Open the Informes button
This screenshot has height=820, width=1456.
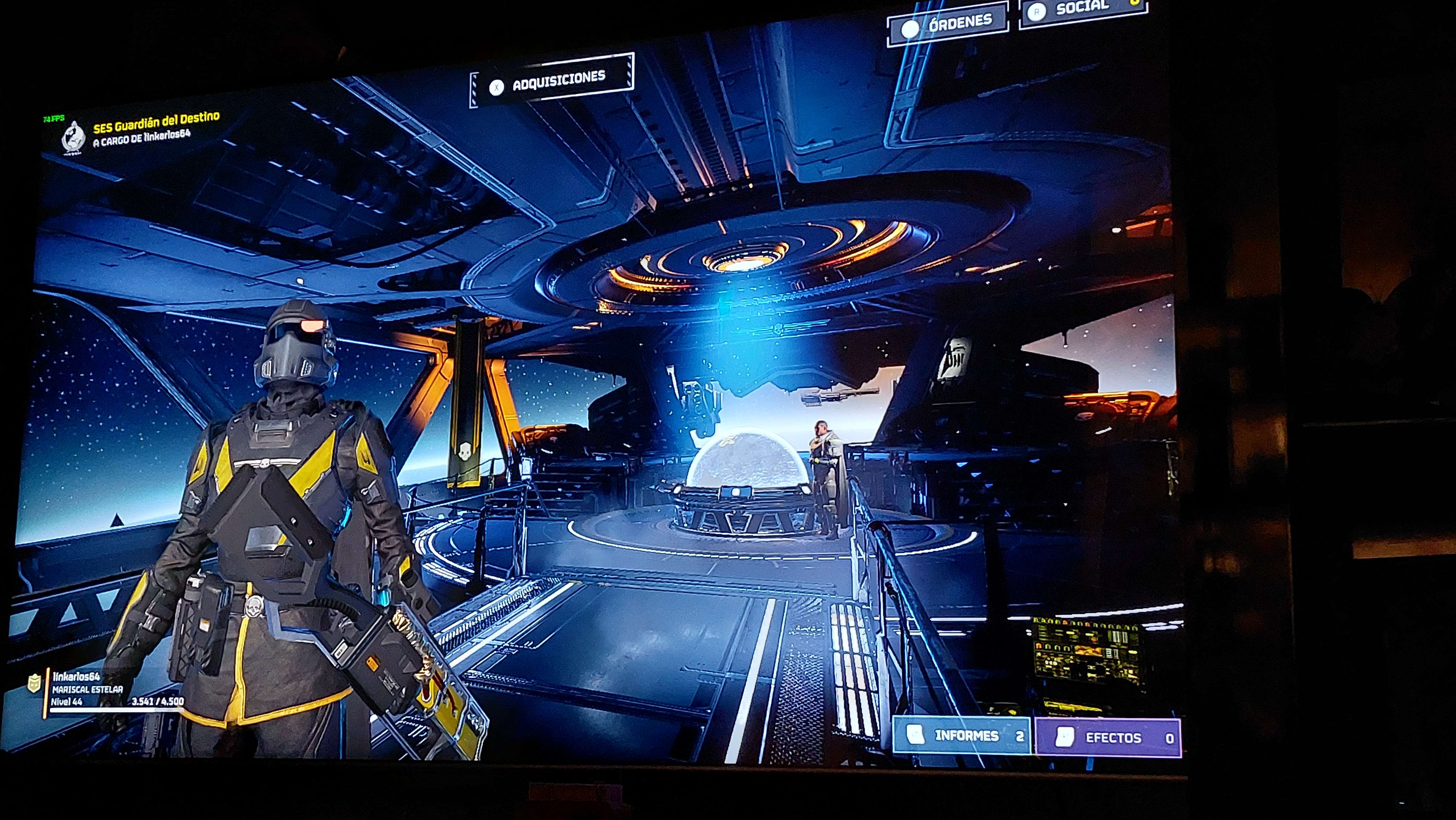coord(962,735)
